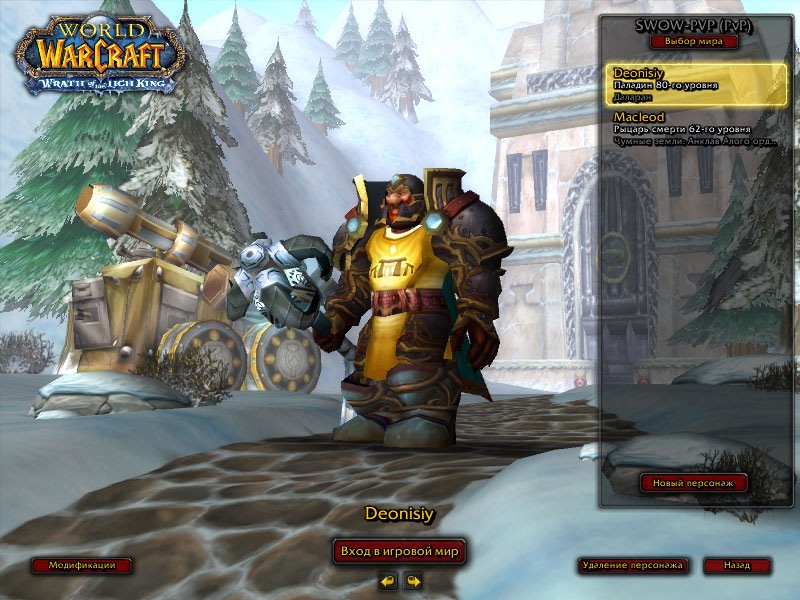Go back with the "Назад" button
The image size is (800, 600).
click(738, 565)
